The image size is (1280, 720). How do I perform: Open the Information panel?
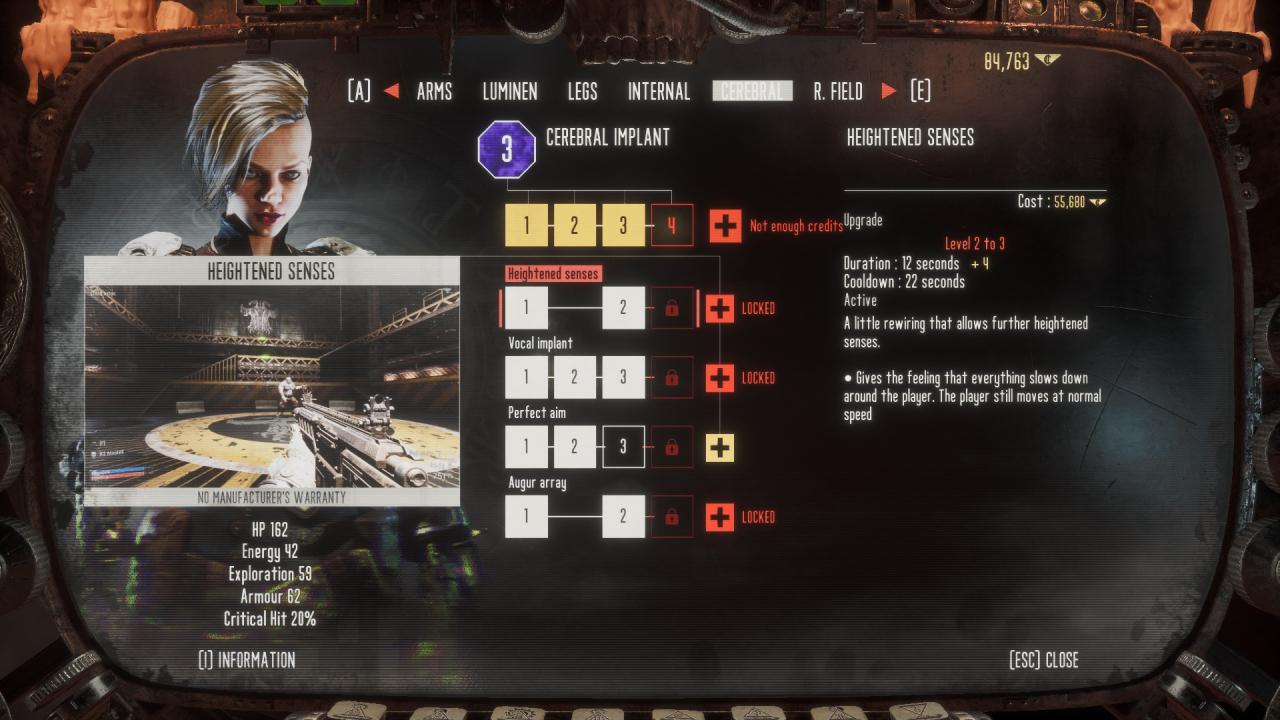point(247,660)
